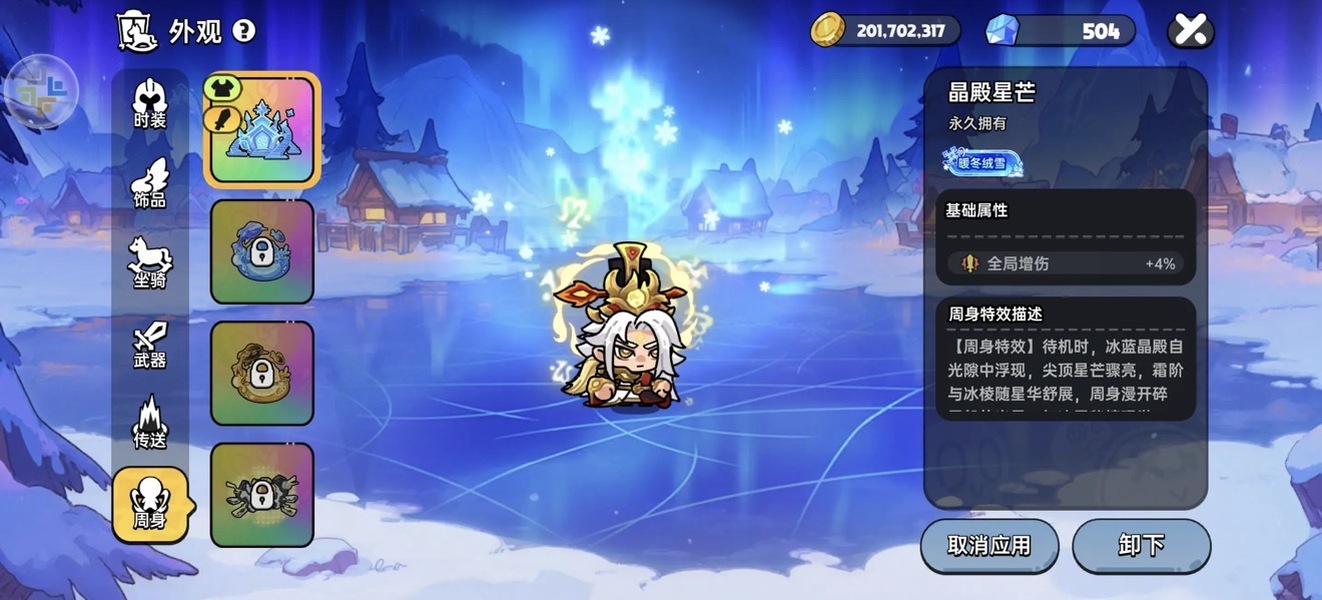Select the 坐骑 mount tab

pos(150,263)
